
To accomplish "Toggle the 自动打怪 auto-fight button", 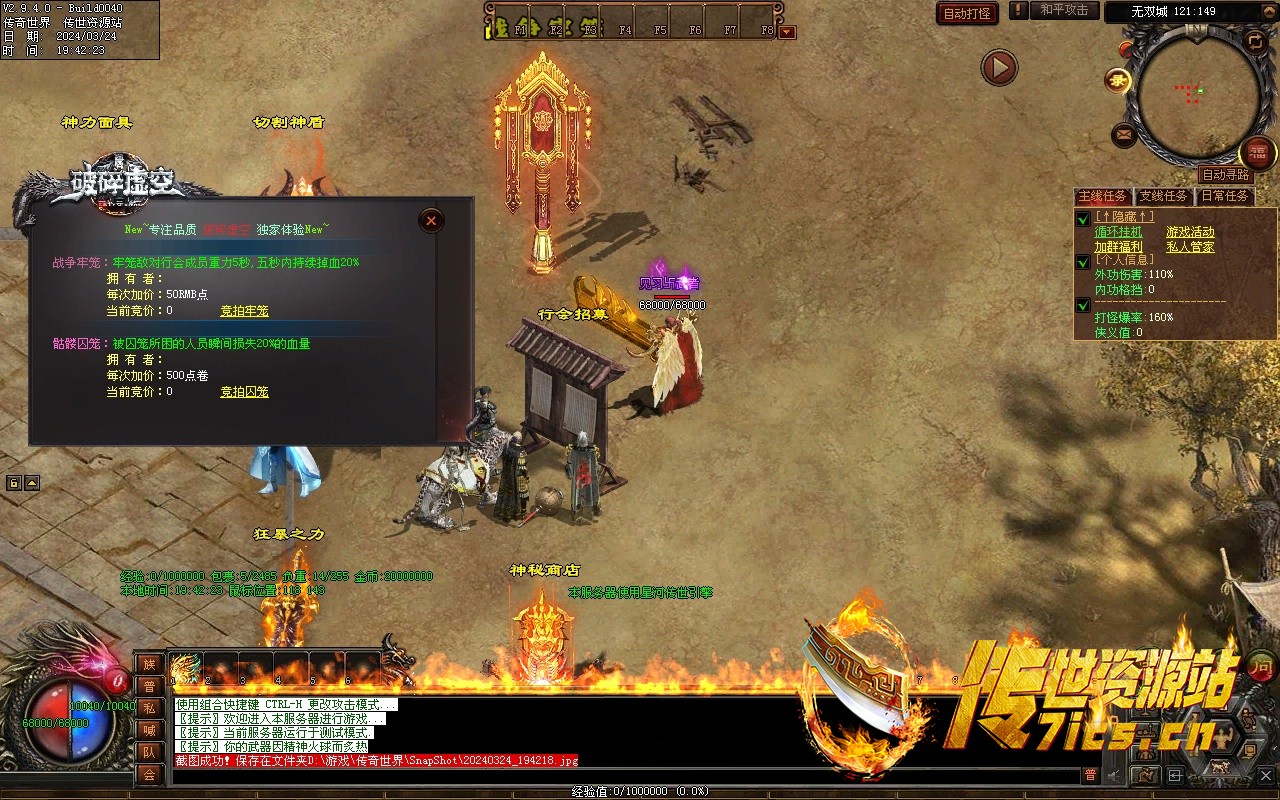I will point(967,13).
